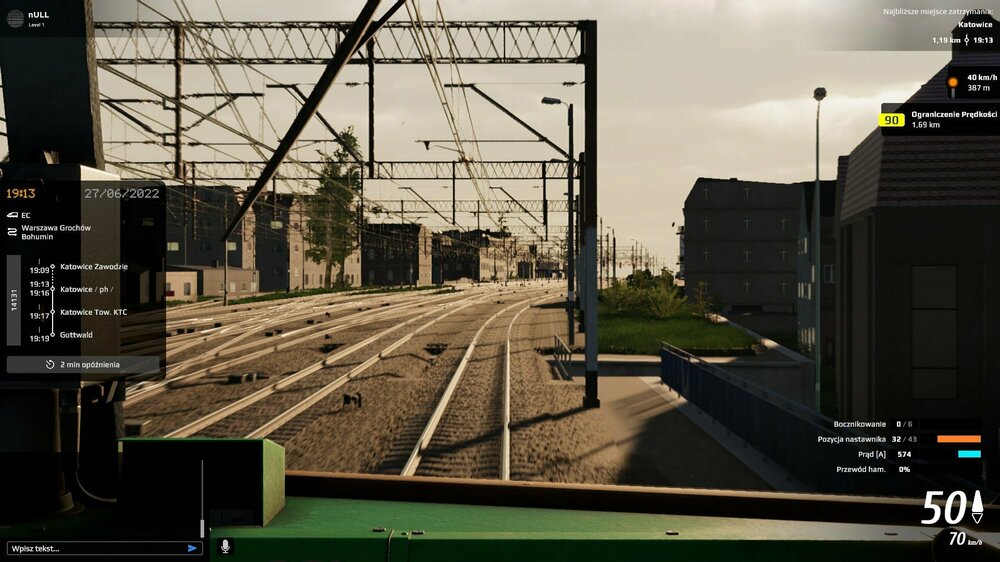Viewport: 1000px width, 562px height.
Task: Select the Gottwald timetable stop
Action: (76, 335)
